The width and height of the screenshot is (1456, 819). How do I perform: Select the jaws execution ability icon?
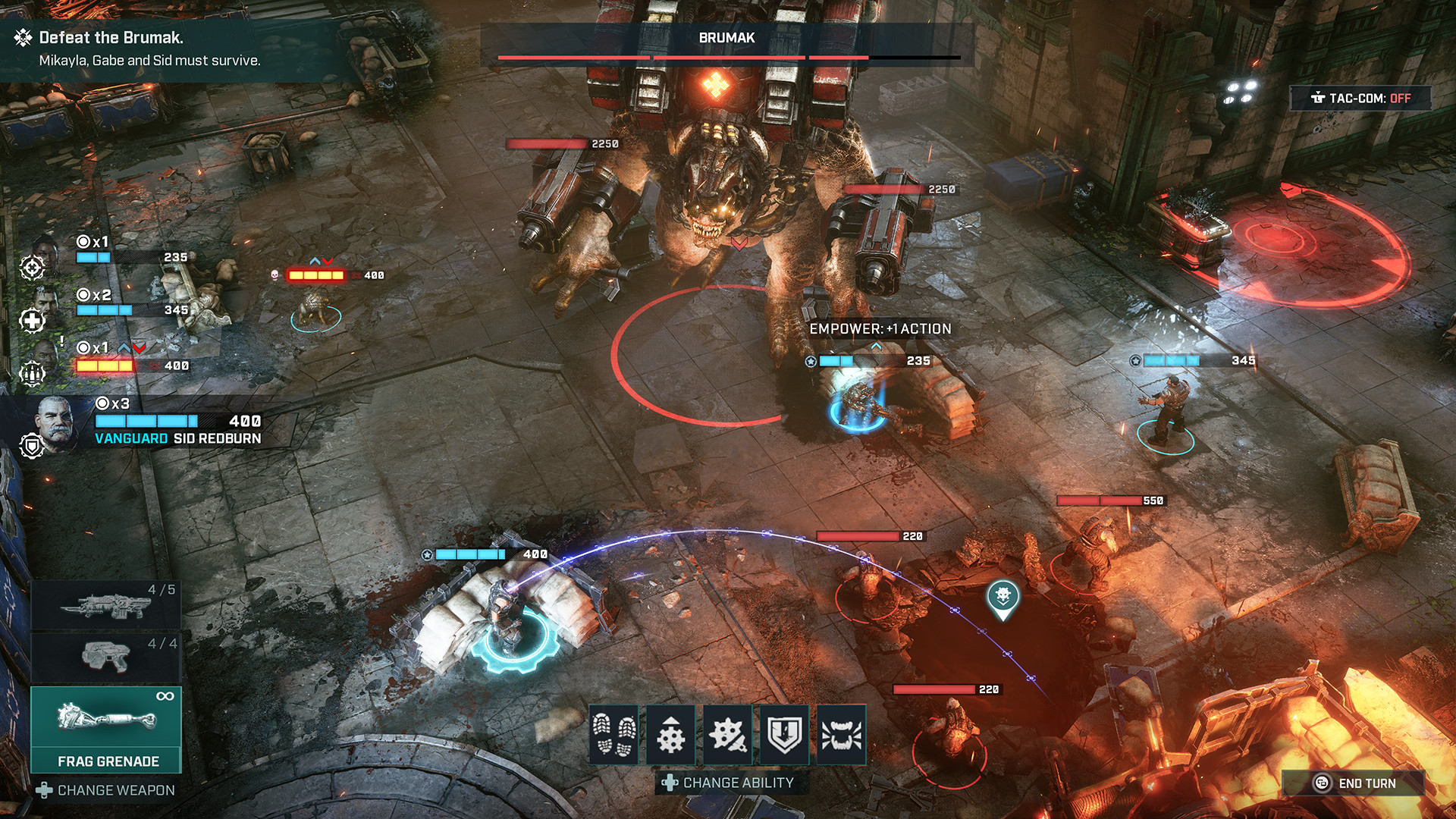842,733
